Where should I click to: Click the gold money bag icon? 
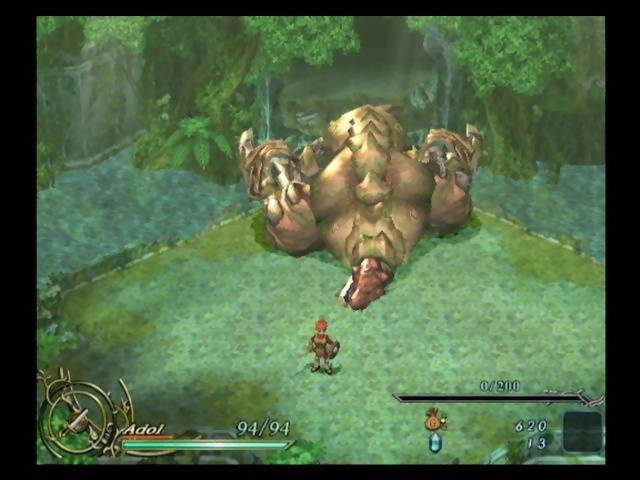435,421
